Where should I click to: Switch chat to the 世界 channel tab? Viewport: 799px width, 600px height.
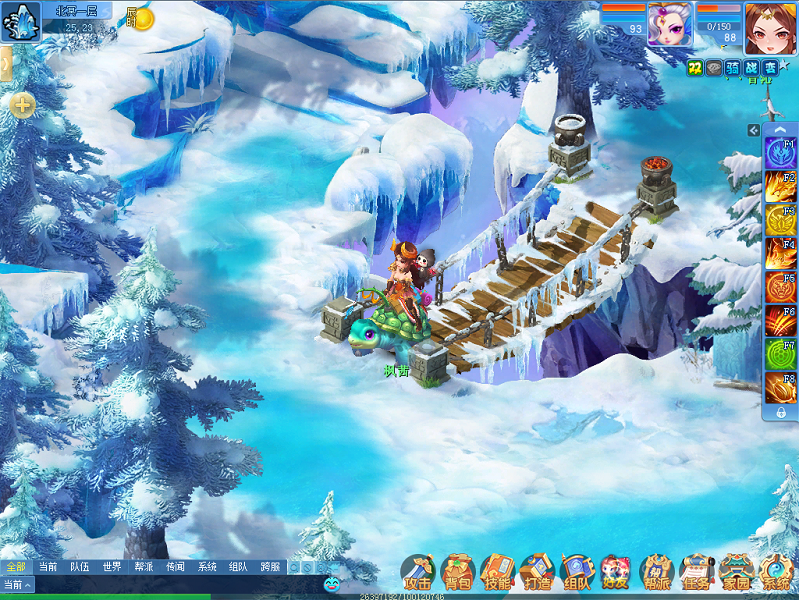(112, 567)
